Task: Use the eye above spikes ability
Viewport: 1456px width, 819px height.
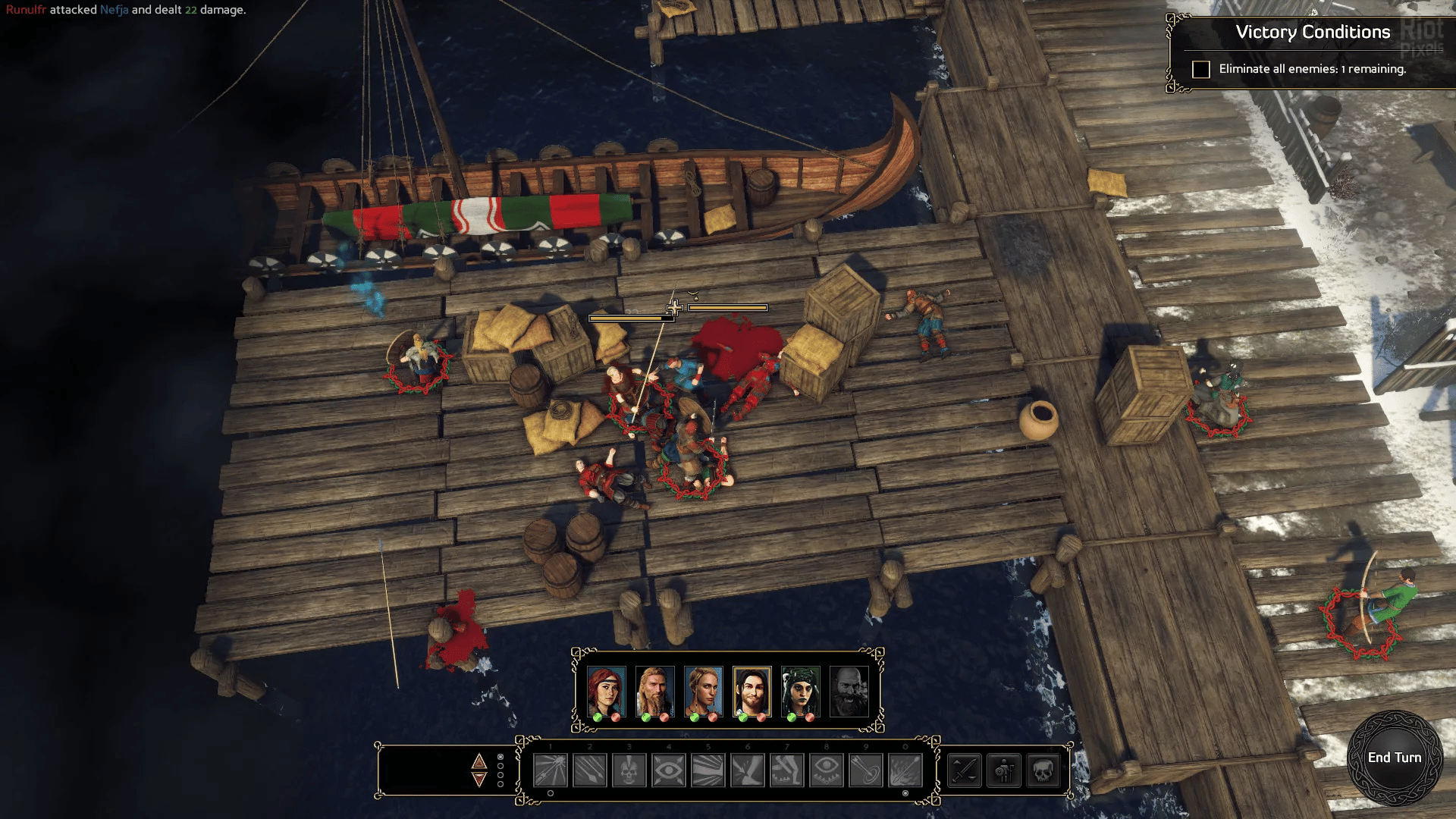Action: tap(827, 771)
